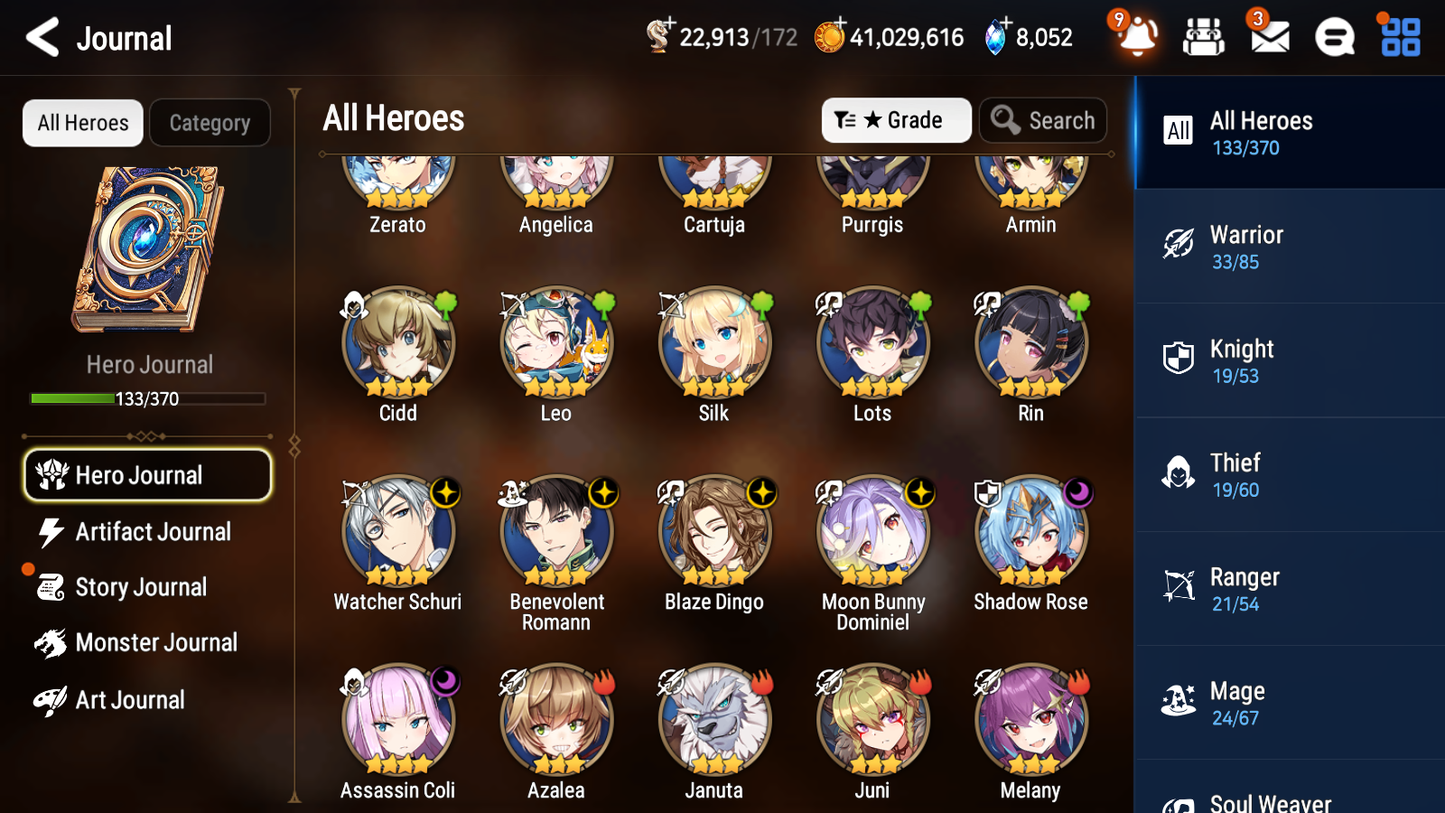Image resolution: width=1445 pixels, height=813 pixels.
Task: Go back using the Journal back arrow
Action: coord(42,37)
